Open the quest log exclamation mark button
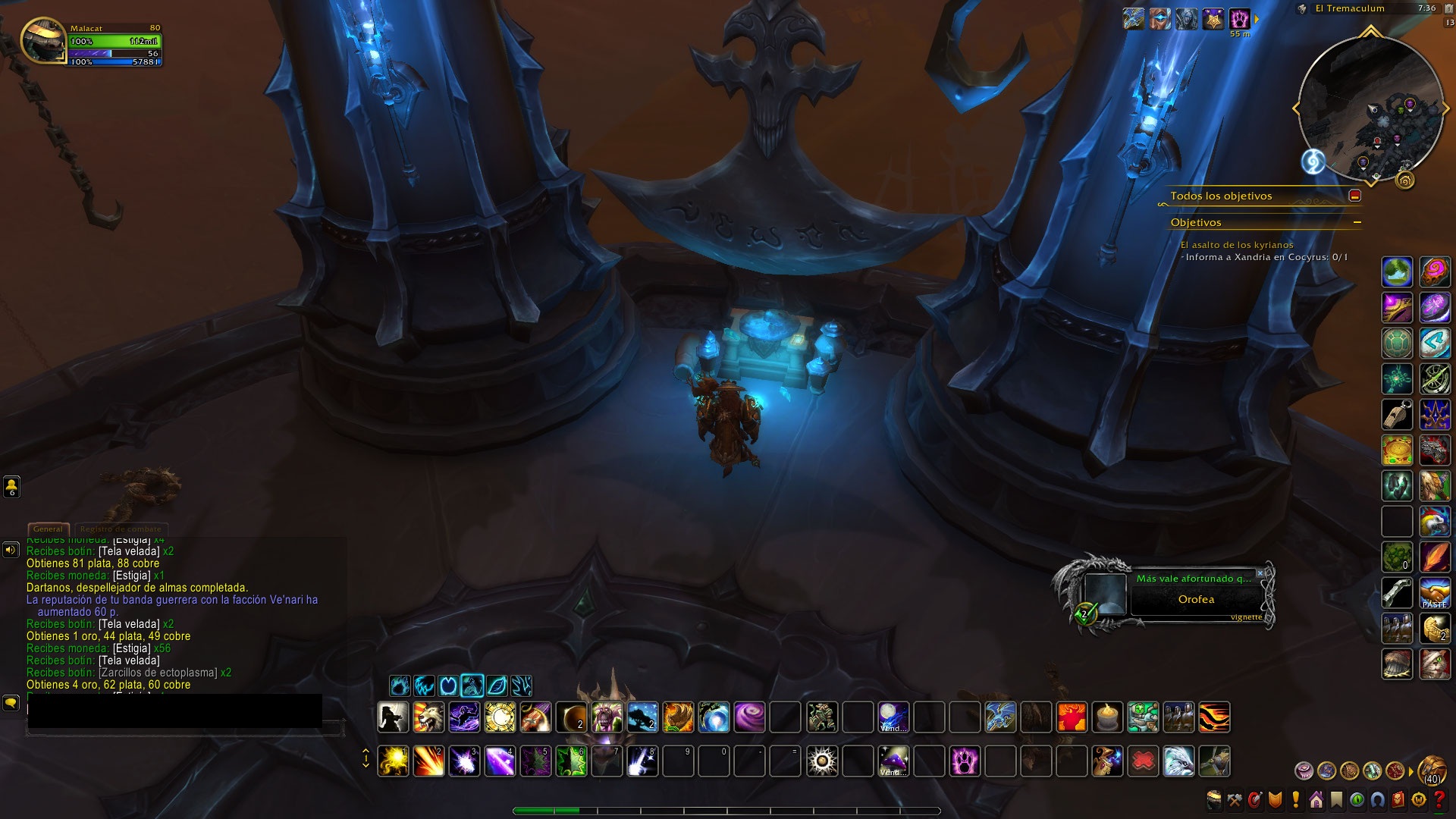Image resolution: width=1456 pixels, height=819 pixels. [1295, 799]
